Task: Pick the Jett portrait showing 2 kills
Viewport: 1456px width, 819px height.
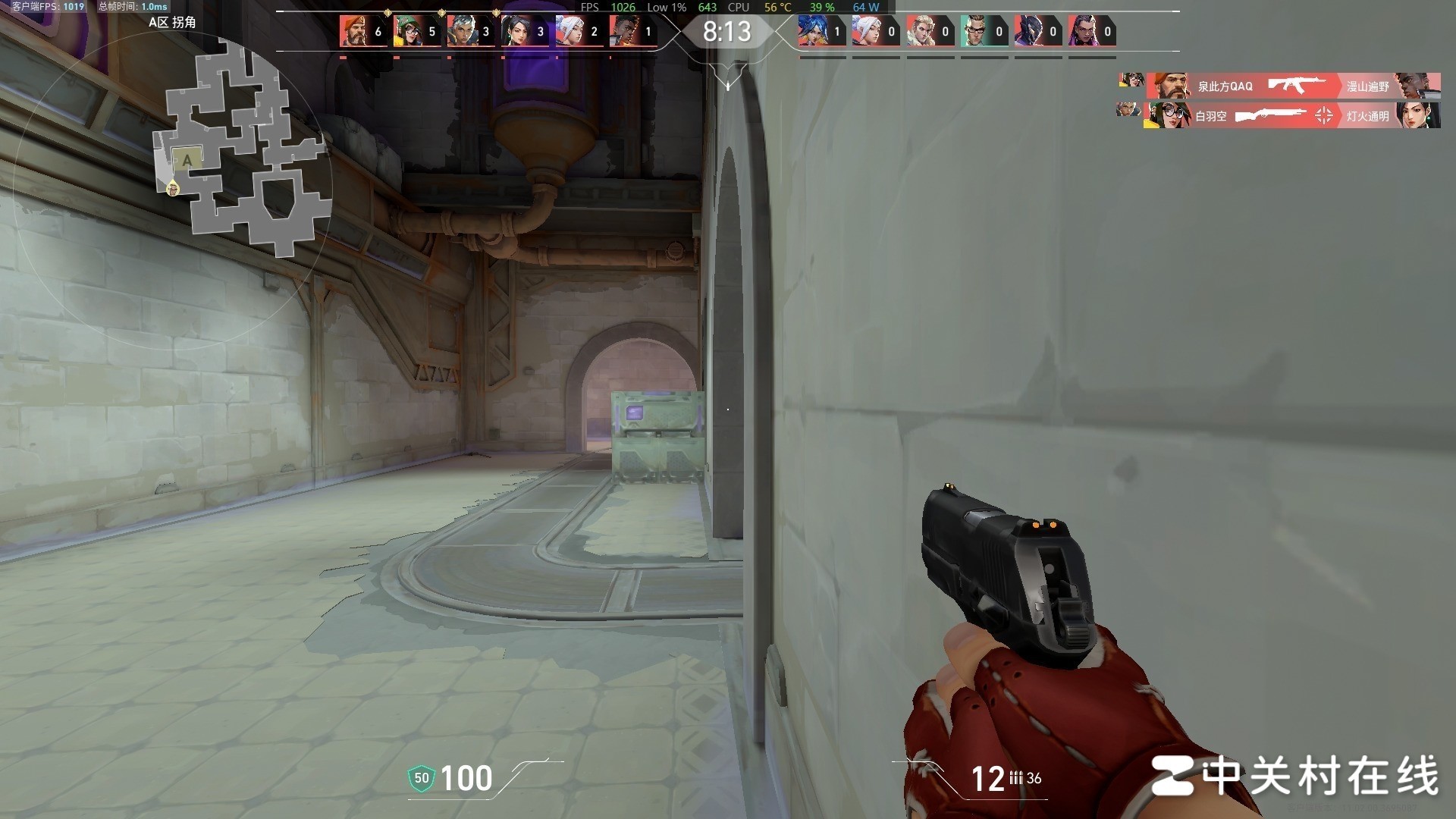Action: pyautogui.click(x=570, y=31)
